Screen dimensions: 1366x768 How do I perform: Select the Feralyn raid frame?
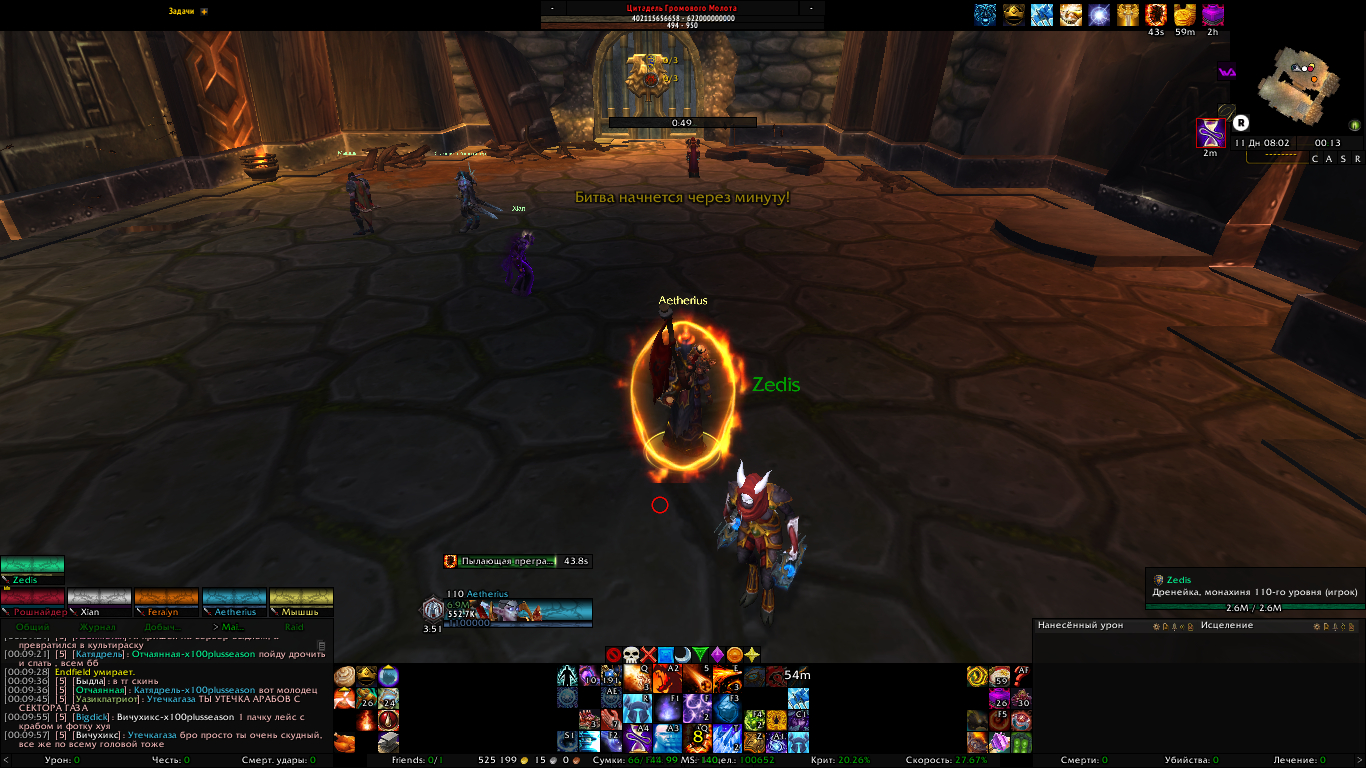pos(166,602)
